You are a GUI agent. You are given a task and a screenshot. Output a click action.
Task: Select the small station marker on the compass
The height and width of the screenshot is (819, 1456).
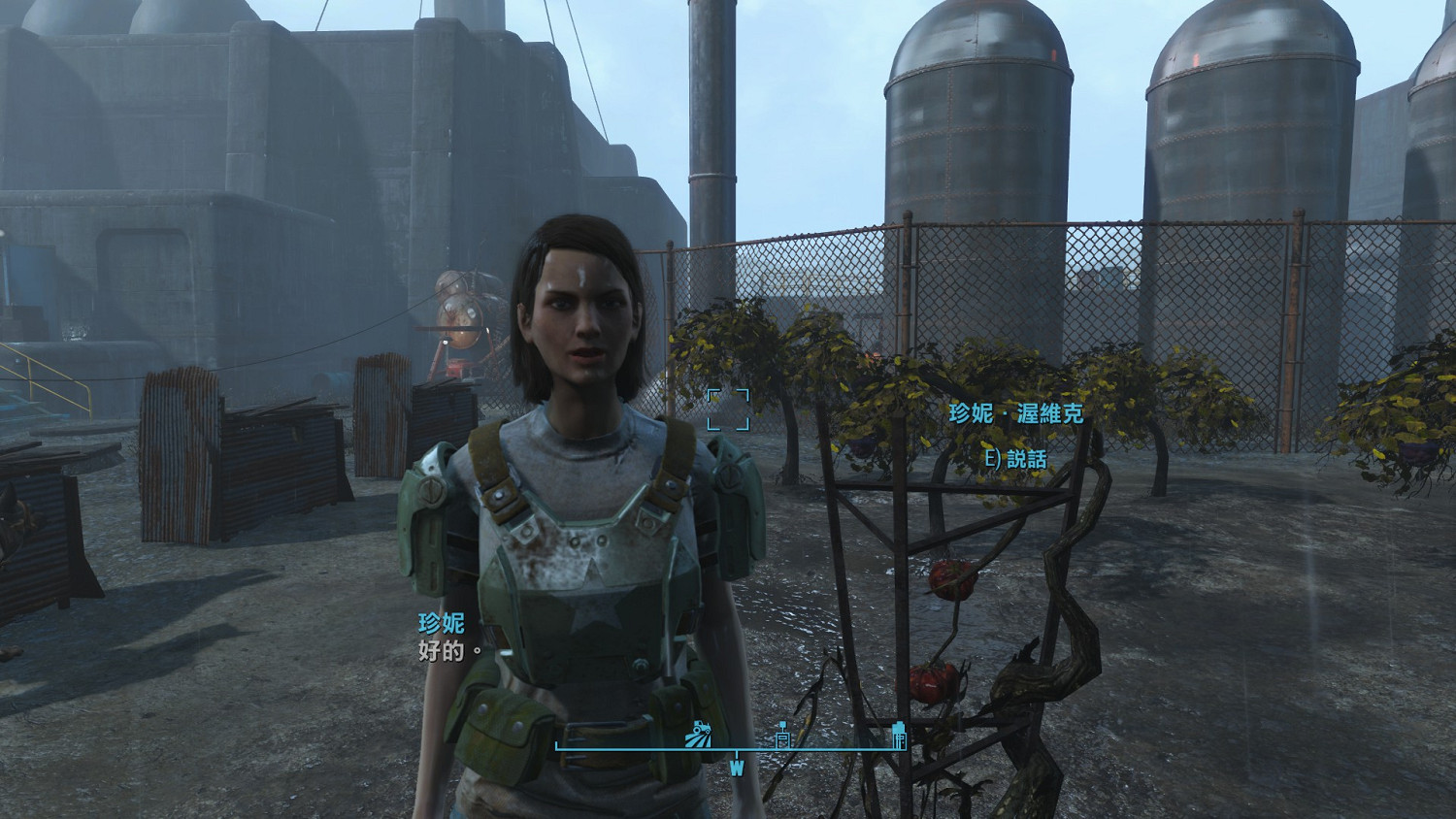point(782,737)
